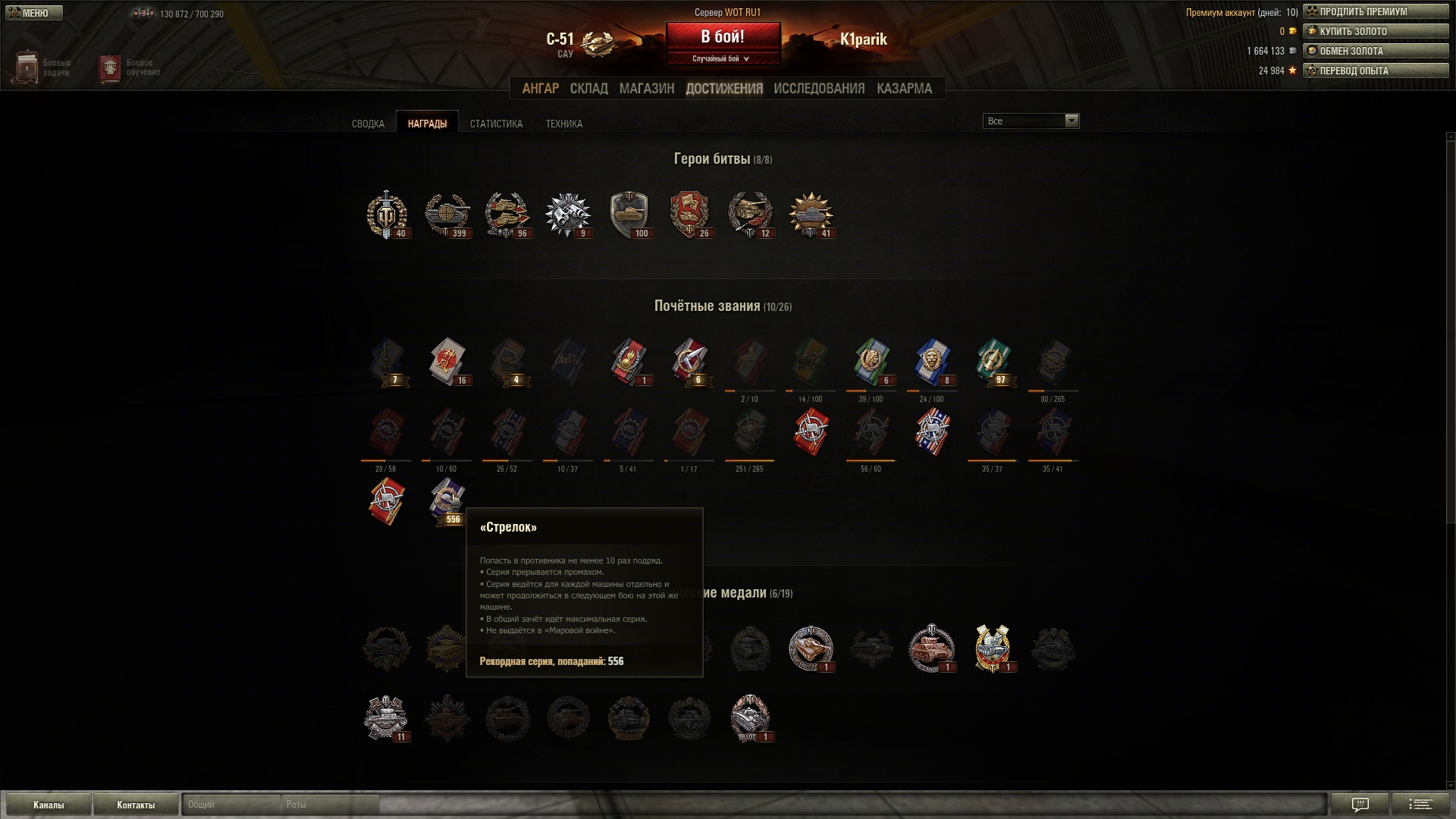Click ПРОДЛИТЬ ПРЕМИУМ button
This screenshot has width=1456, height=819.
1376,12
